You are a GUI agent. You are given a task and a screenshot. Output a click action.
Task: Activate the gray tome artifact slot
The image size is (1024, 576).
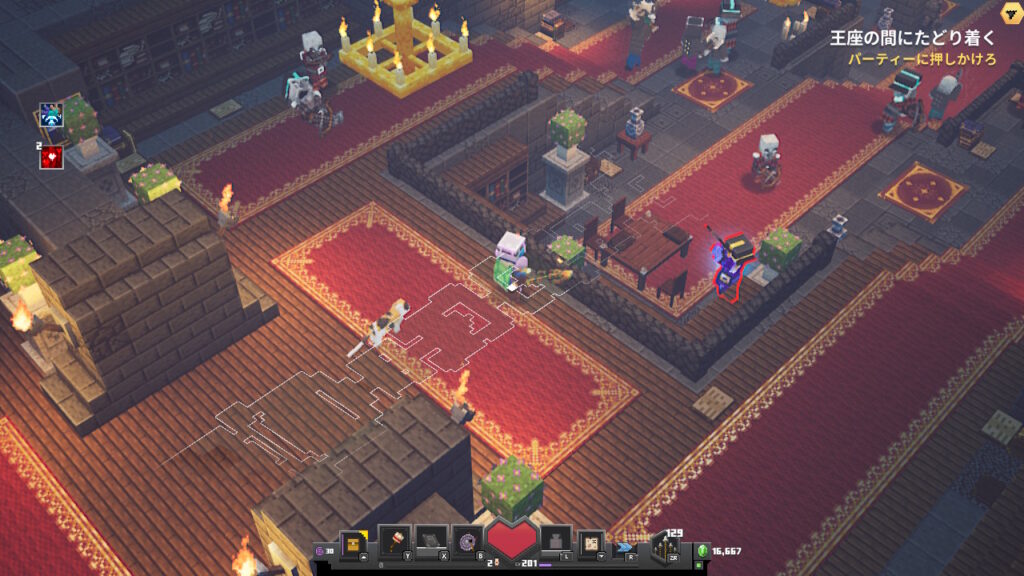pos(430,541)
